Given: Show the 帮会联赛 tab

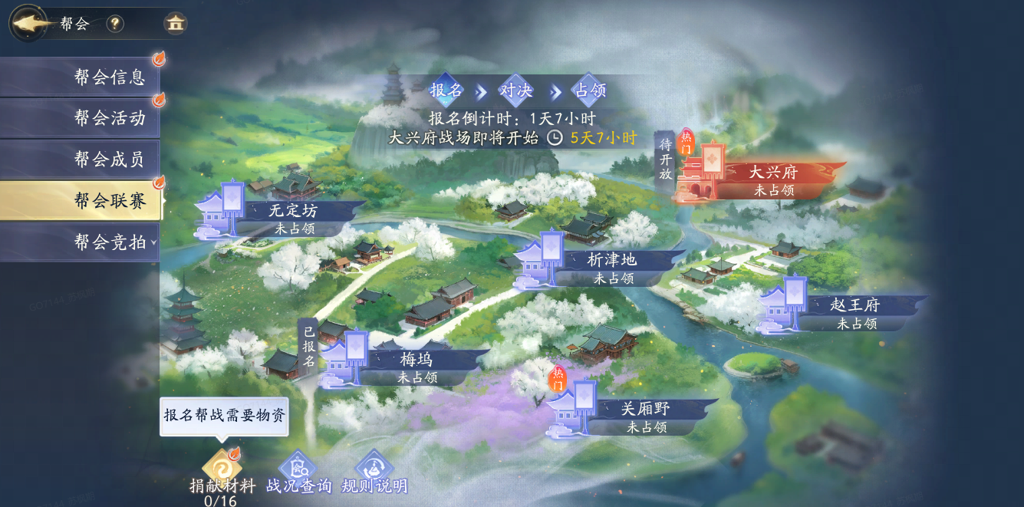Looking at the screenshot, I should click(x=80, y=201).
